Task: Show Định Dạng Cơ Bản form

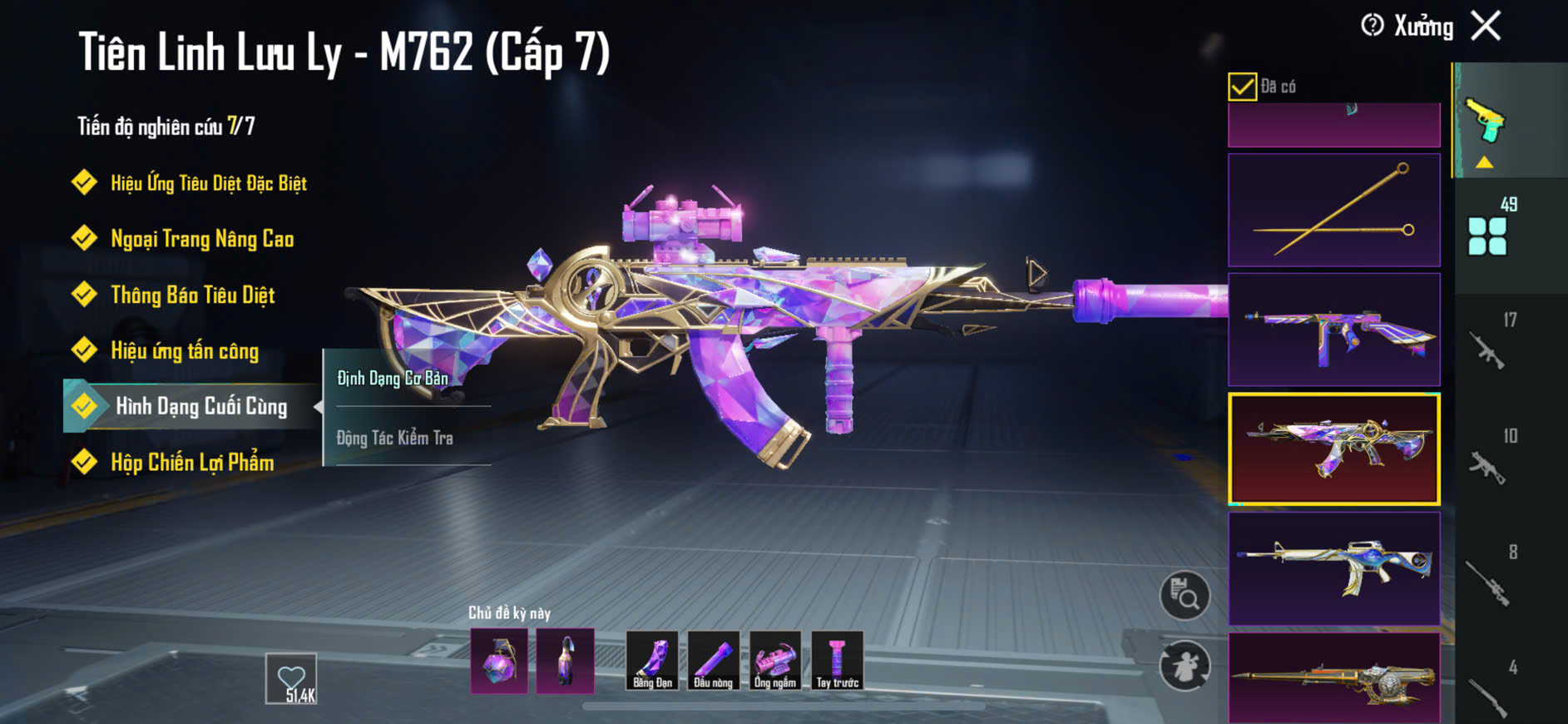Action: pos(393,379)
